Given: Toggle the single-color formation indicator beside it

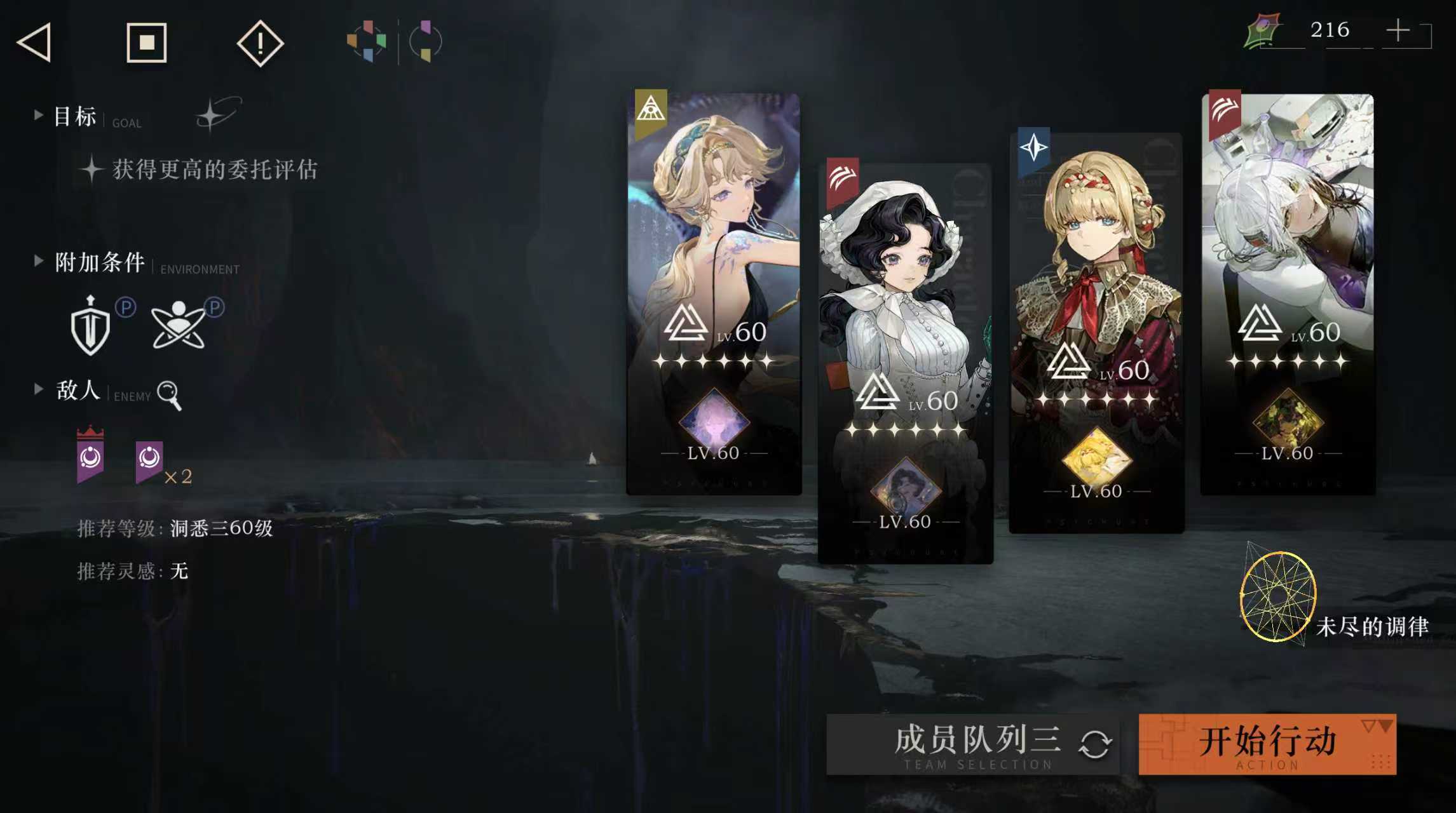Looking at the screenshot, I should coord(425,40).
